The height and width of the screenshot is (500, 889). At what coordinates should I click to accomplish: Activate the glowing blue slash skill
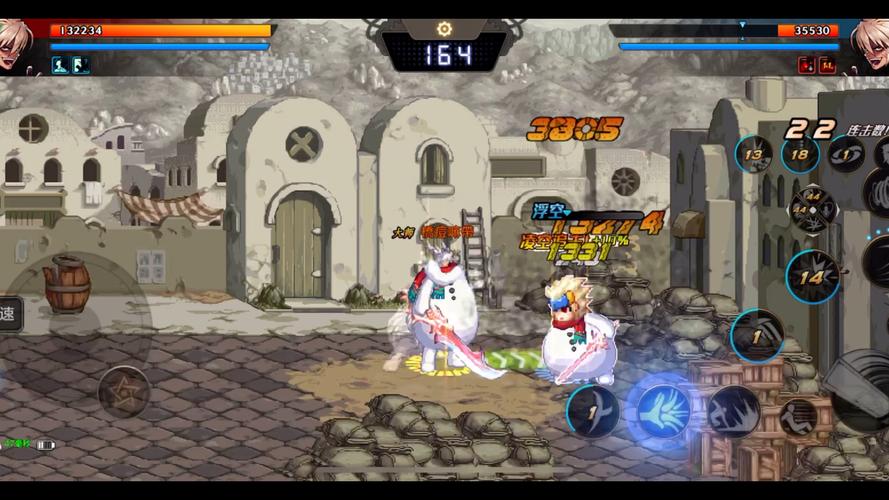[x=659, y=409]
